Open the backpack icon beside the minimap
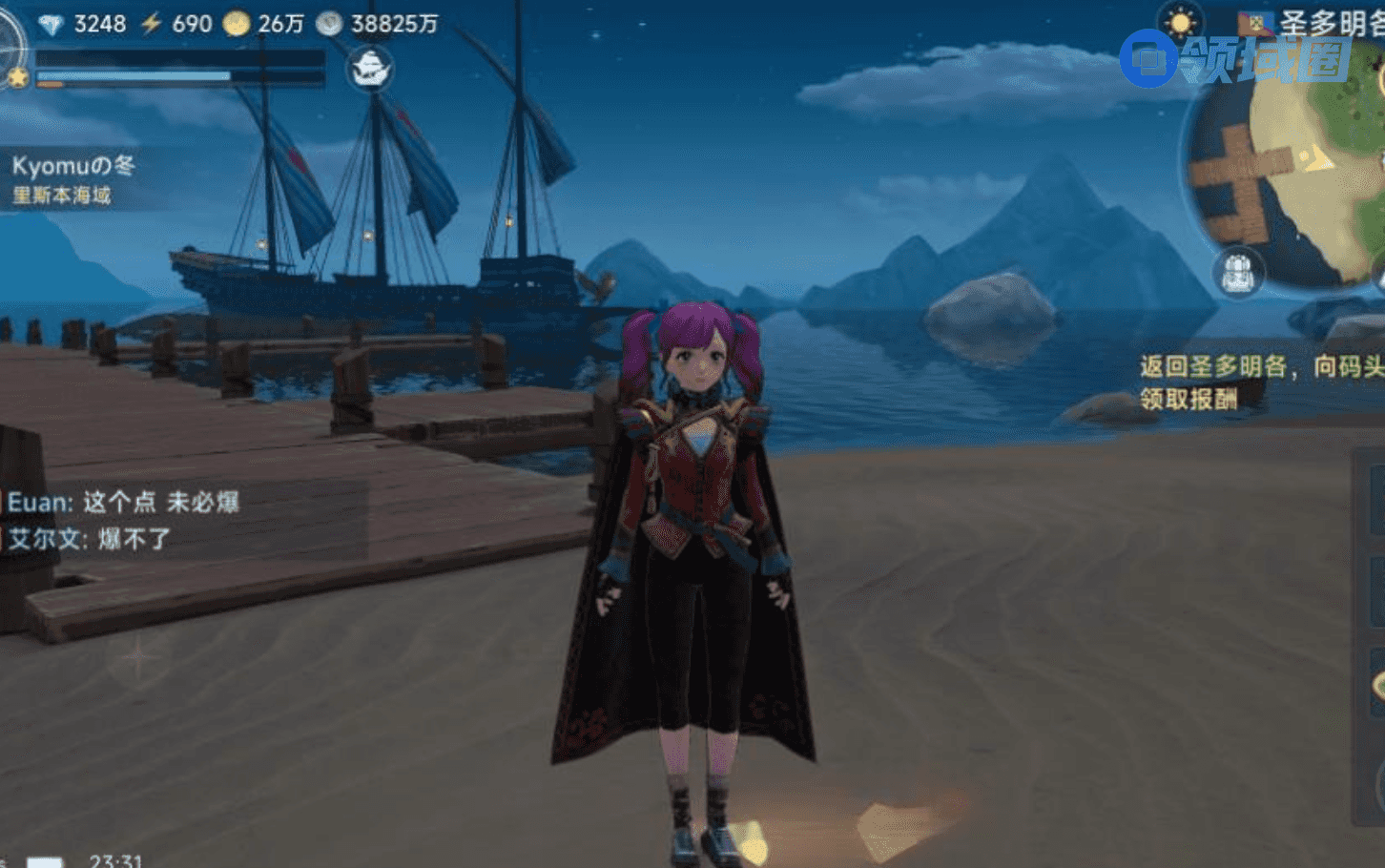The image size is (1385, 868). [1238, 273]
